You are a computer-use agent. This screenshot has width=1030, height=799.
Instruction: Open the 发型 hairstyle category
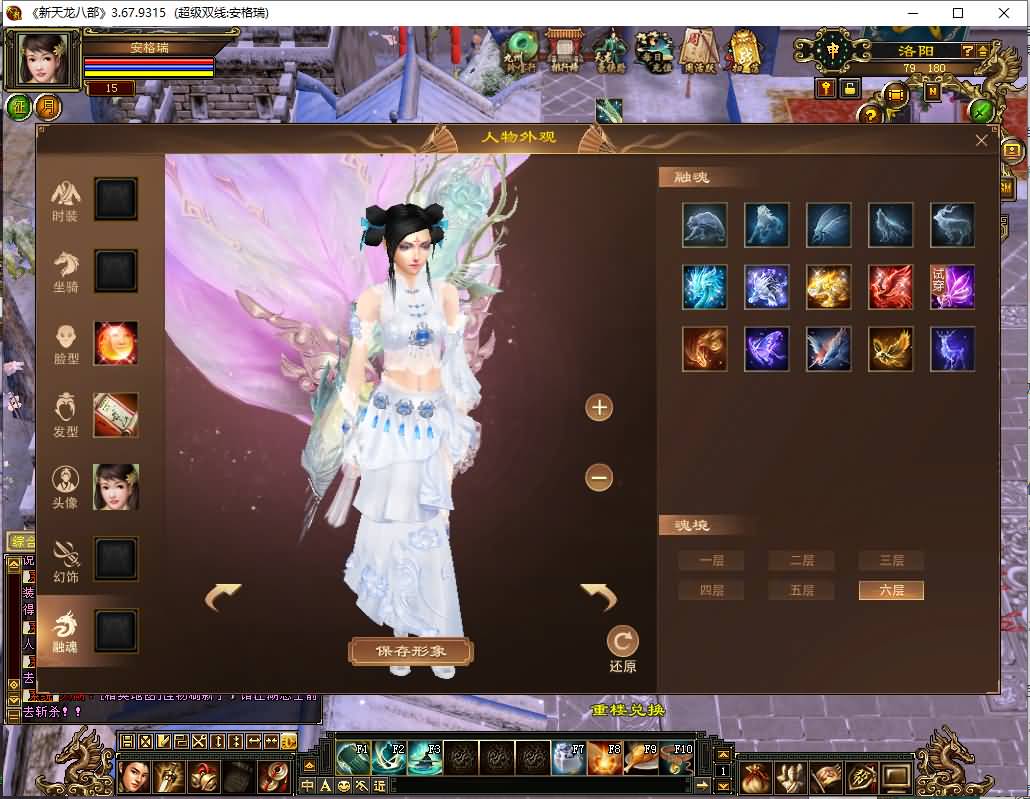66,415
